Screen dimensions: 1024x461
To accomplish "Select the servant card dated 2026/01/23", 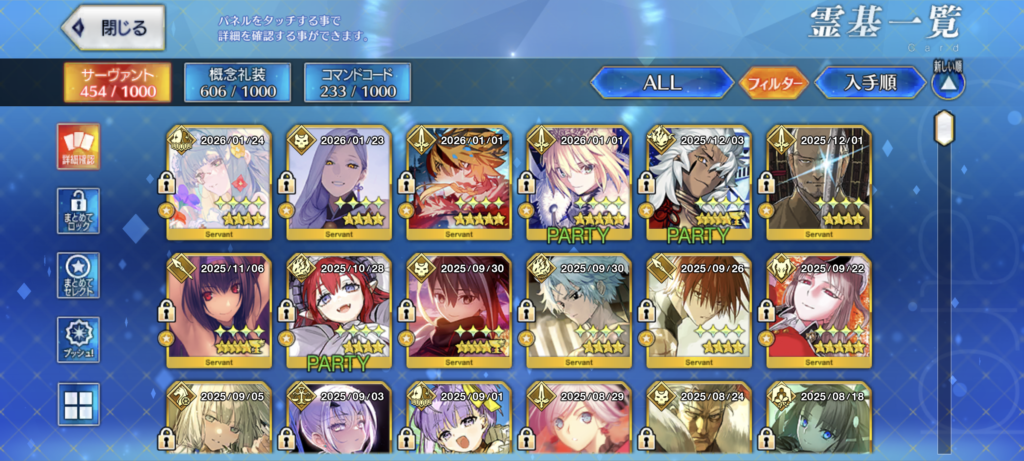I will coord(339,183).
